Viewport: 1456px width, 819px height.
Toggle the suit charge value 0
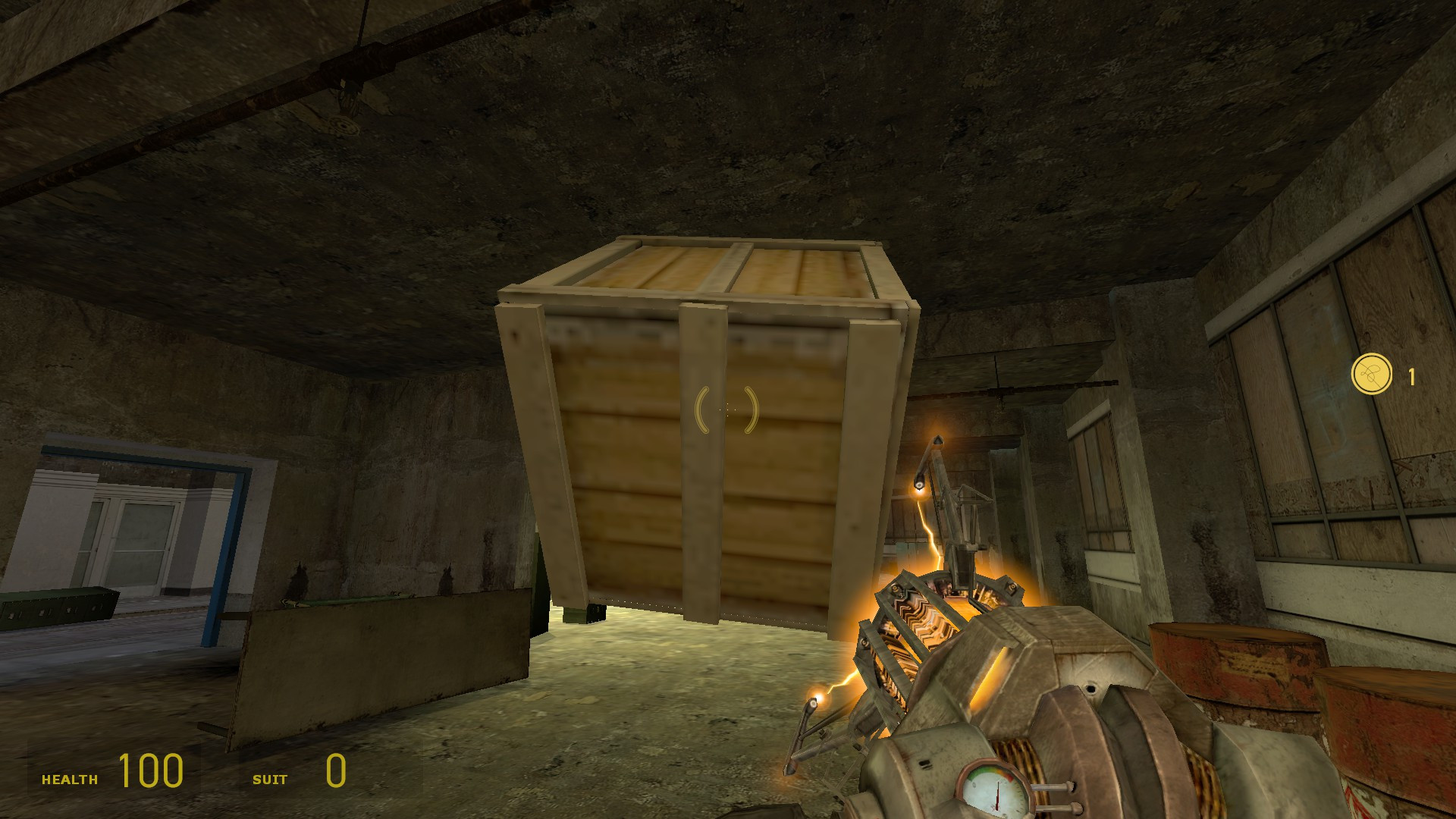click(334, 772)
